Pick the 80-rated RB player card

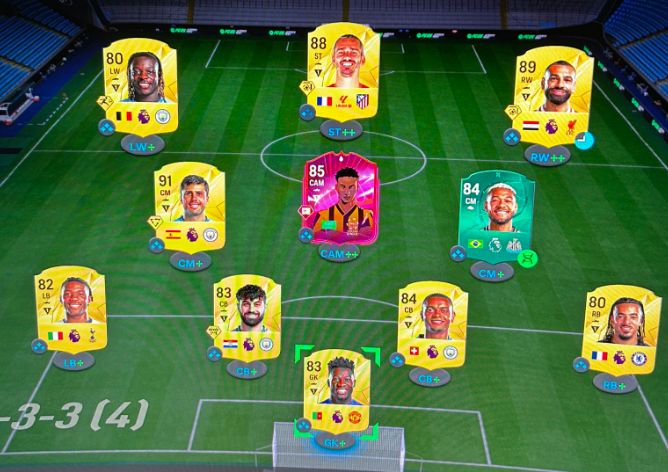[621, 329]
